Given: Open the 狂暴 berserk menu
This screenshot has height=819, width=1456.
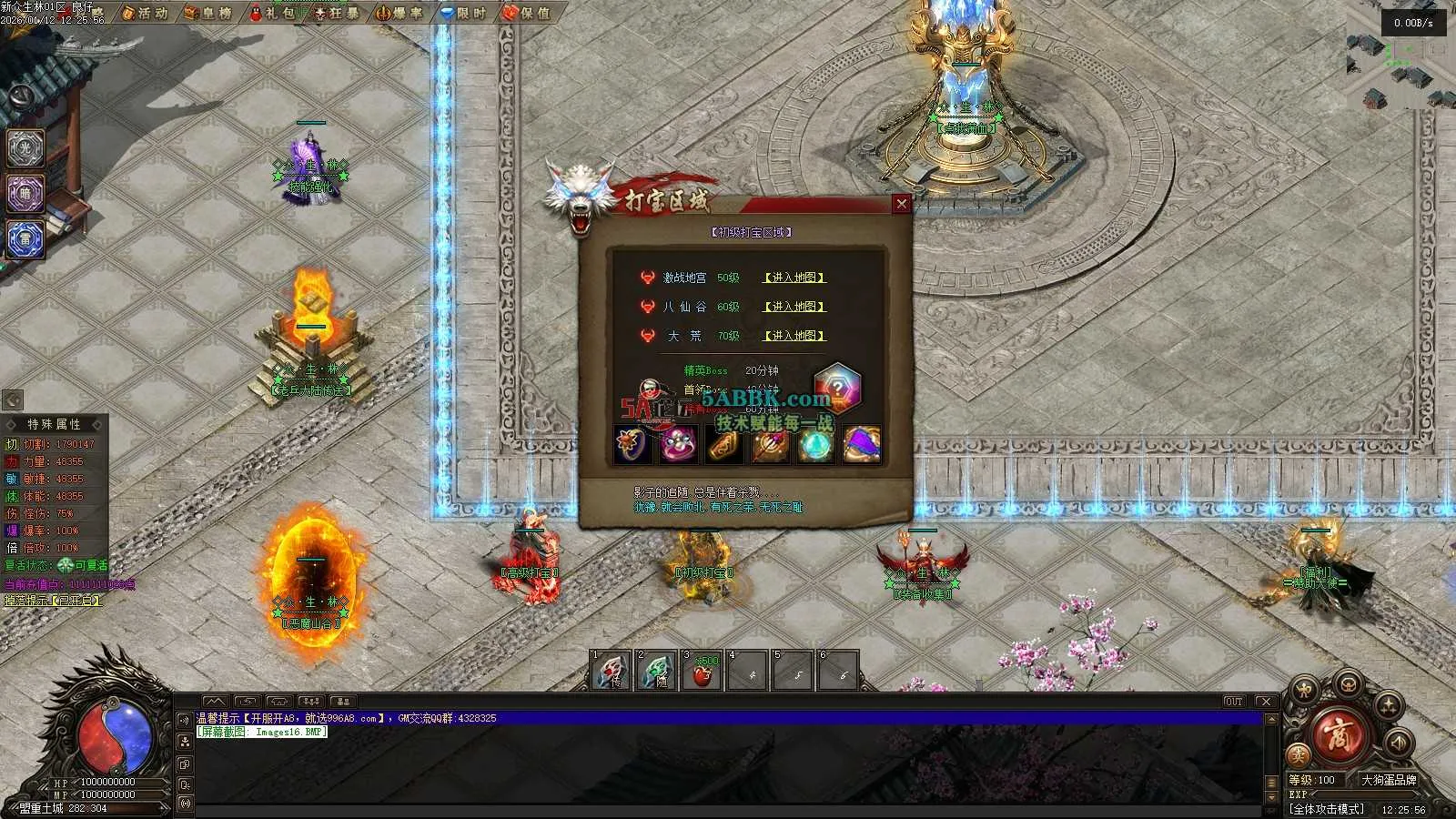Looking at the screenshot, I should tap(336, 13).
